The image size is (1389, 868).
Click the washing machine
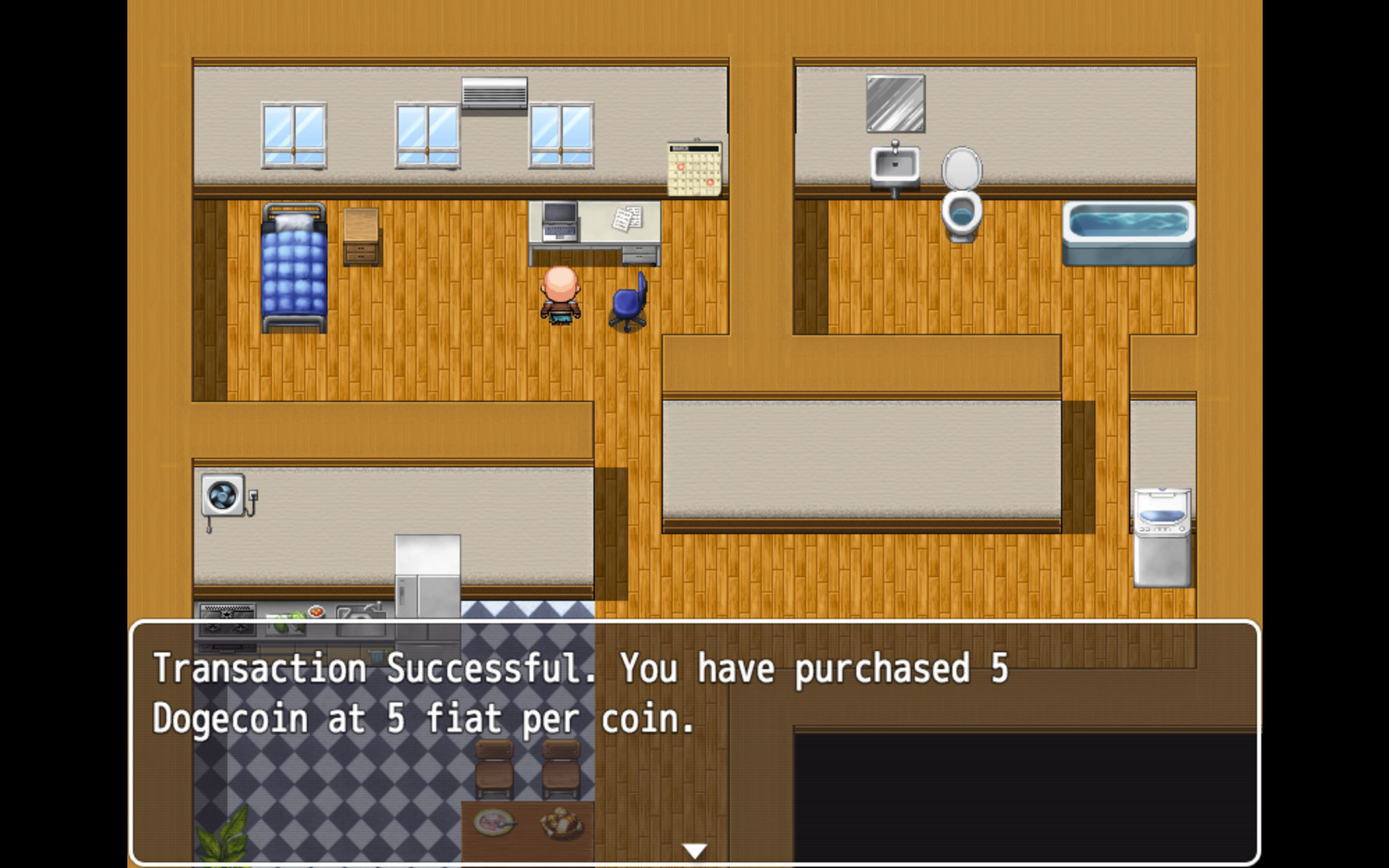tap(1161, 534)
